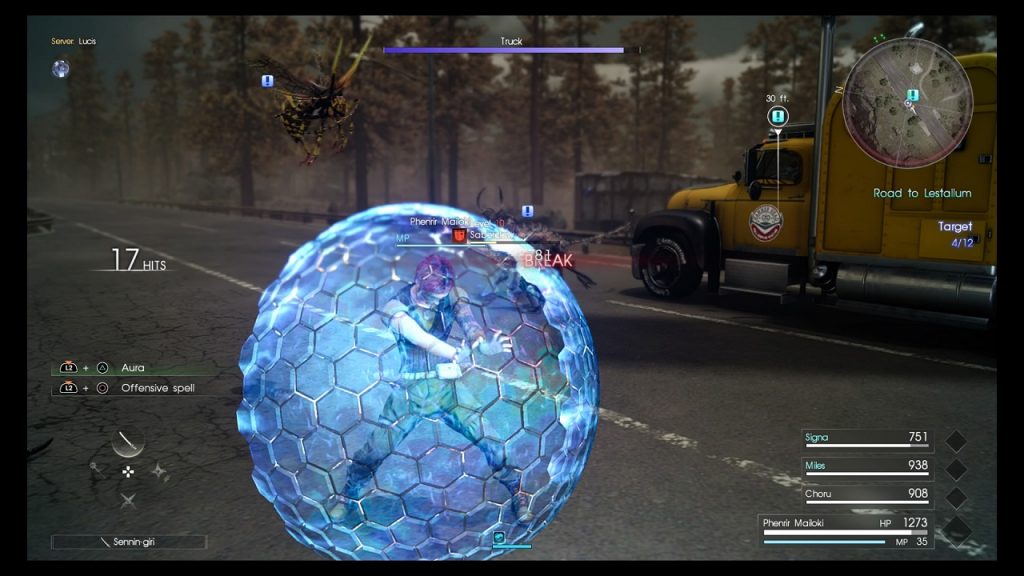Screen dimensions: 1024x576
Task: Click the Sennin-giri weapon name bar
Action: (x=129, y=542)
